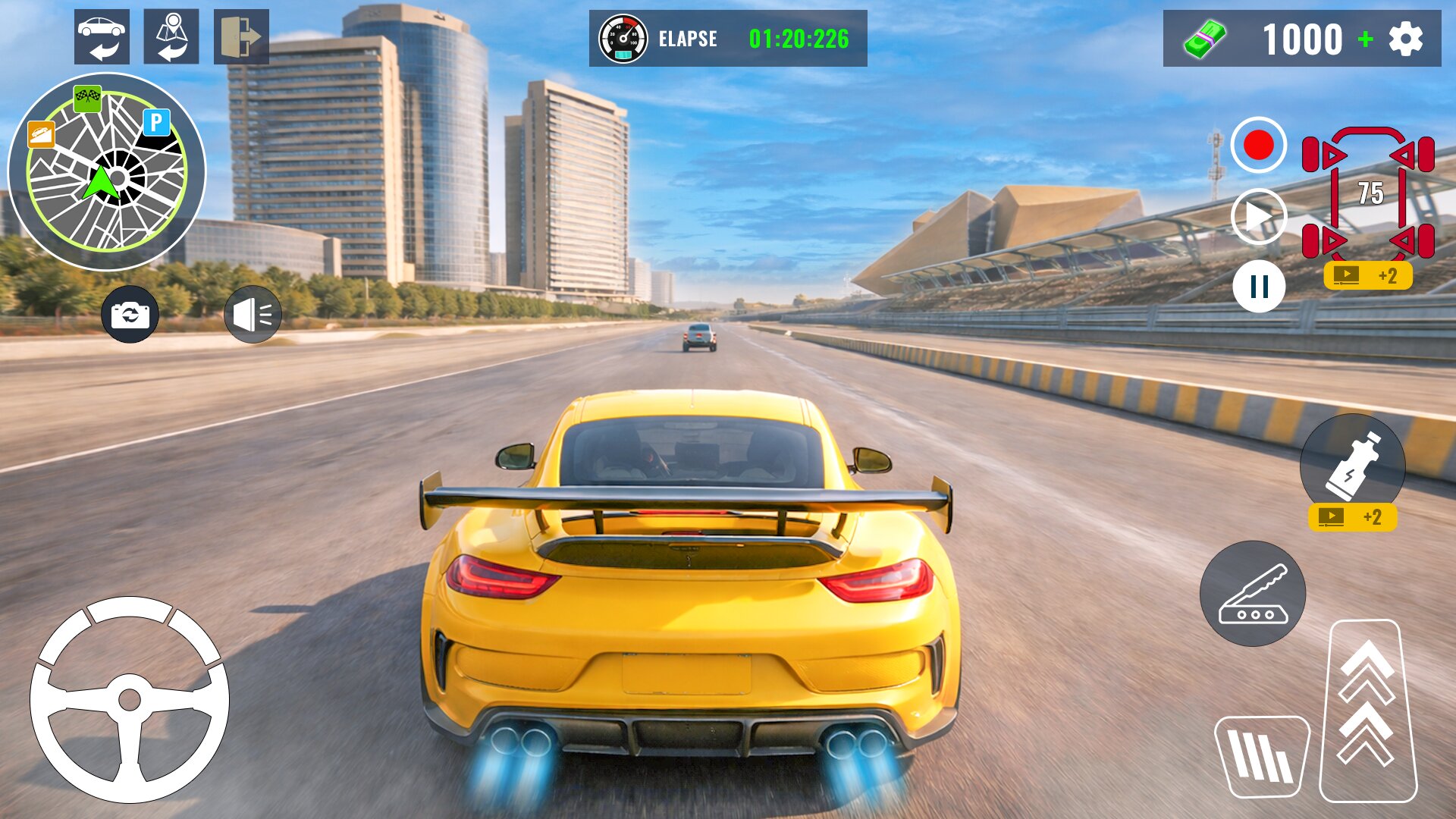Open the map location reset icon
The image size is (1456, 819).
(171, 37)
